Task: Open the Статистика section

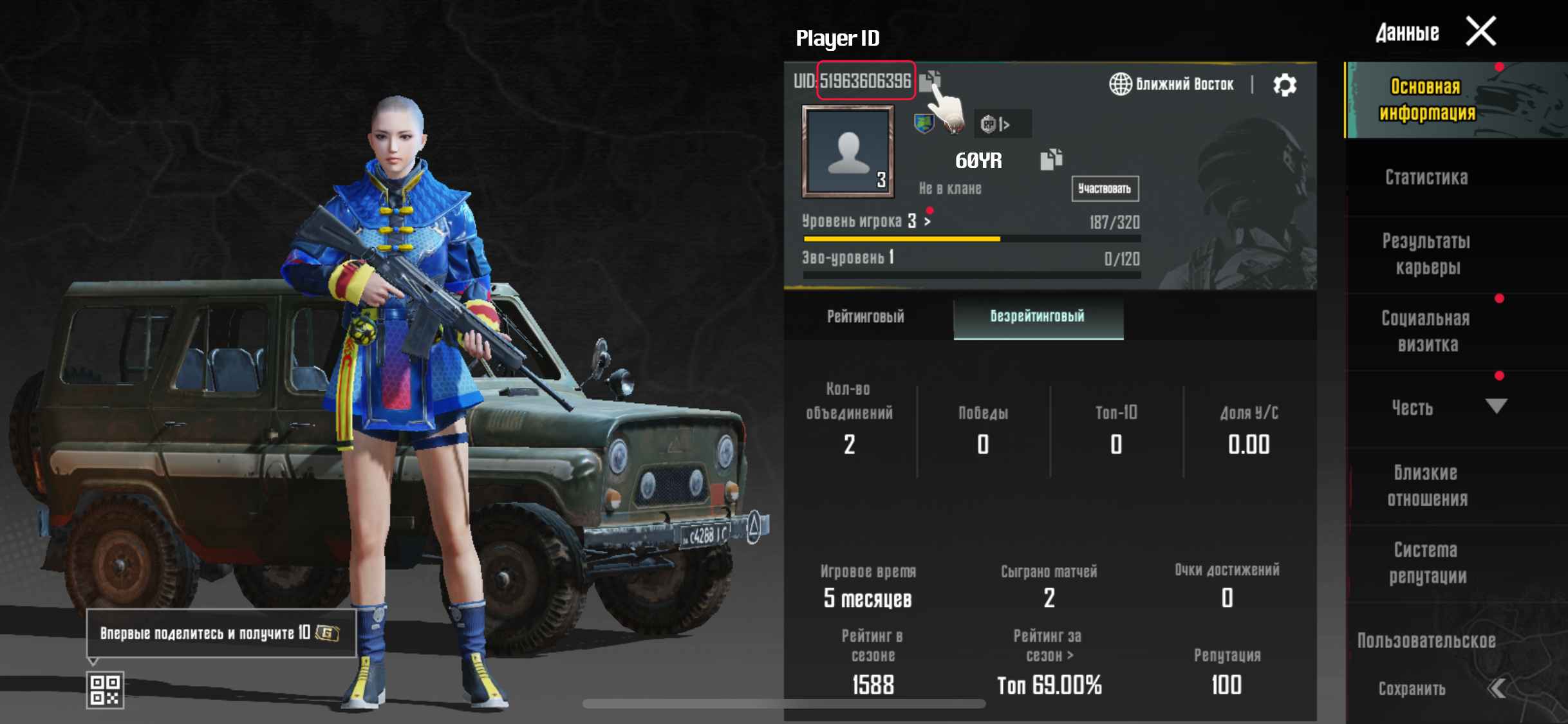Action: coord(1426,178)
